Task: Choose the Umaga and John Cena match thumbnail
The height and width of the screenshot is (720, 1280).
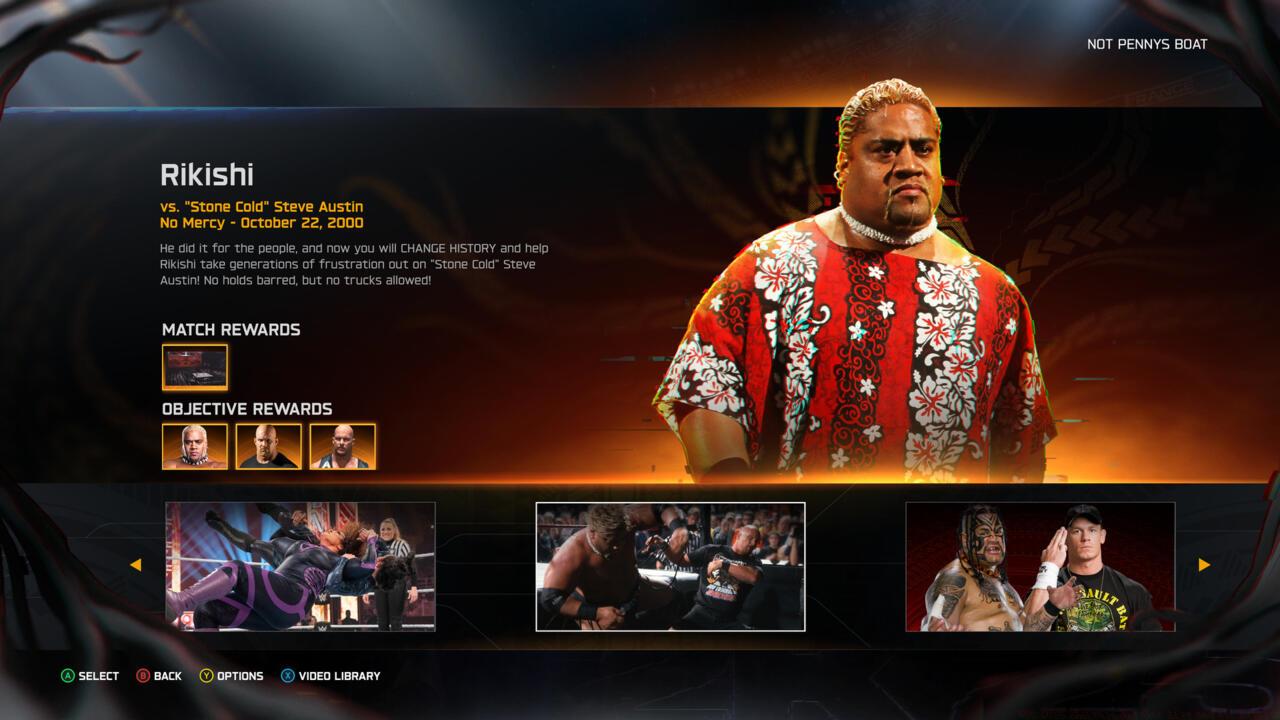Action: 1040,566
